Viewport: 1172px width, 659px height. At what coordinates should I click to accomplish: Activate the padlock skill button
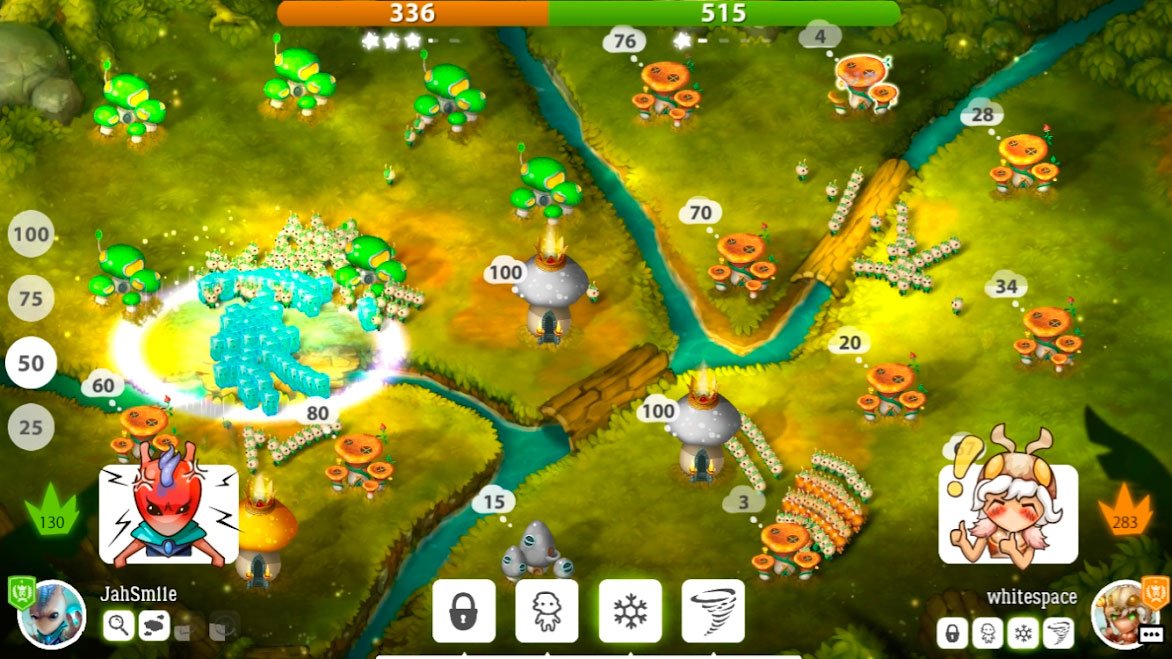463,611
